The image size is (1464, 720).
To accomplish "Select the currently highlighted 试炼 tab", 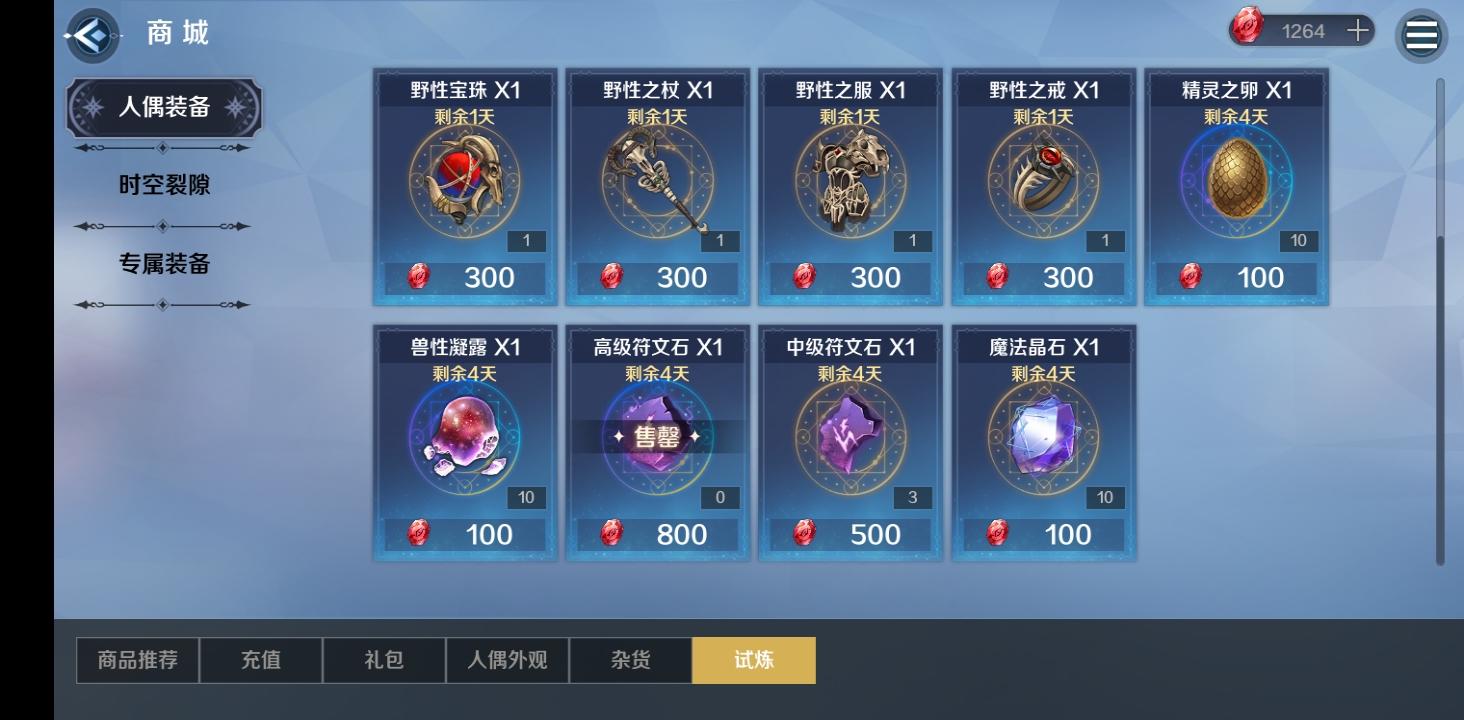I will point(754,659).
